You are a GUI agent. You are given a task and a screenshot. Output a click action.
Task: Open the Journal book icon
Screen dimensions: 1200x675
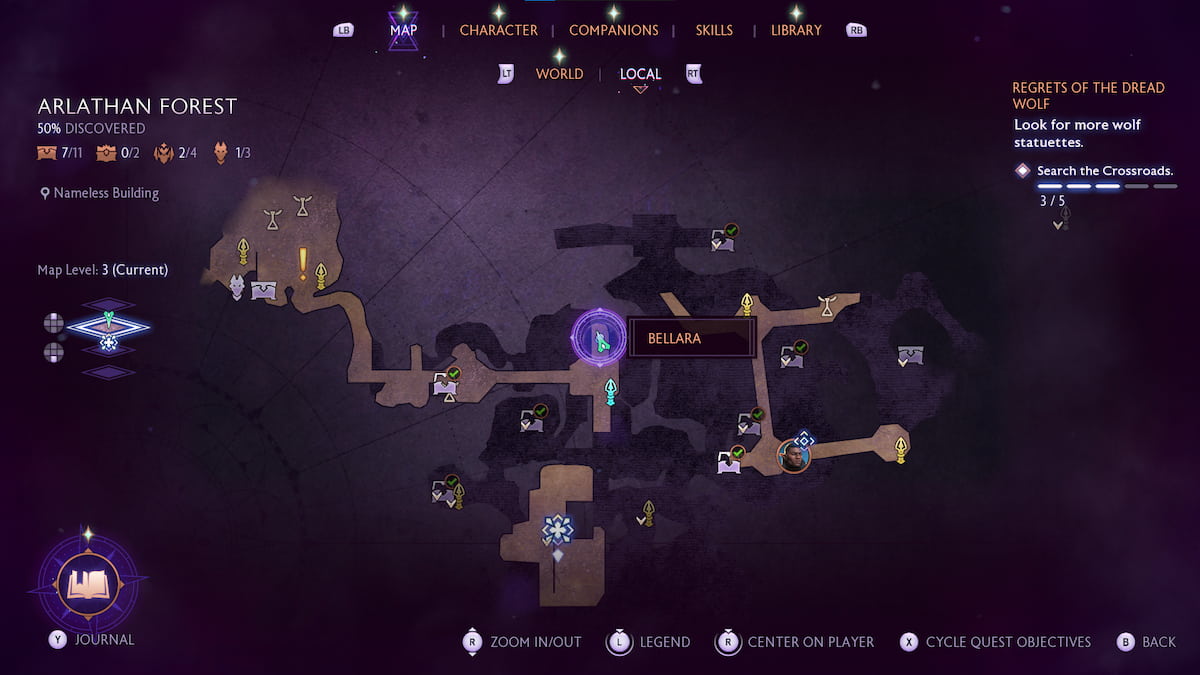click(x=86, y=584)
